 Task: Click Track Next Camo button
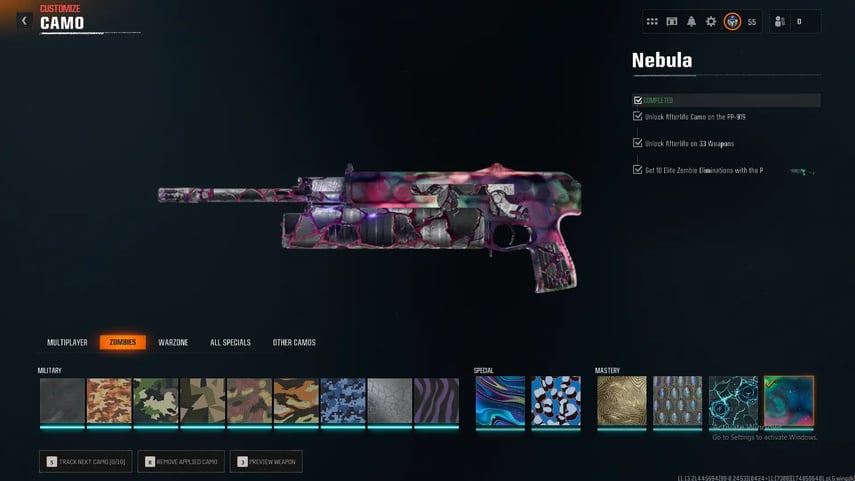coord(85,461)
